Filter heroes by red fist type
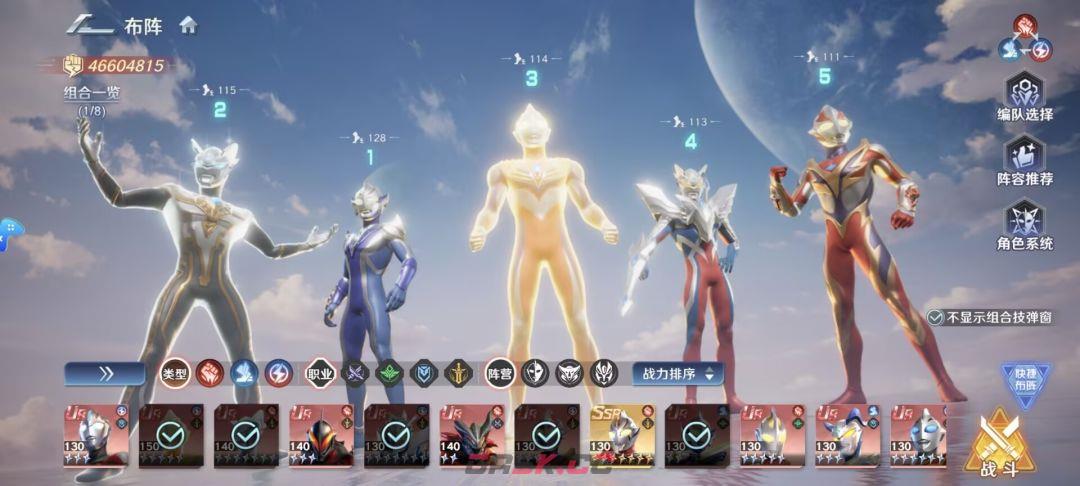The width and height of the screenshot is (1080, 486). 210,374
